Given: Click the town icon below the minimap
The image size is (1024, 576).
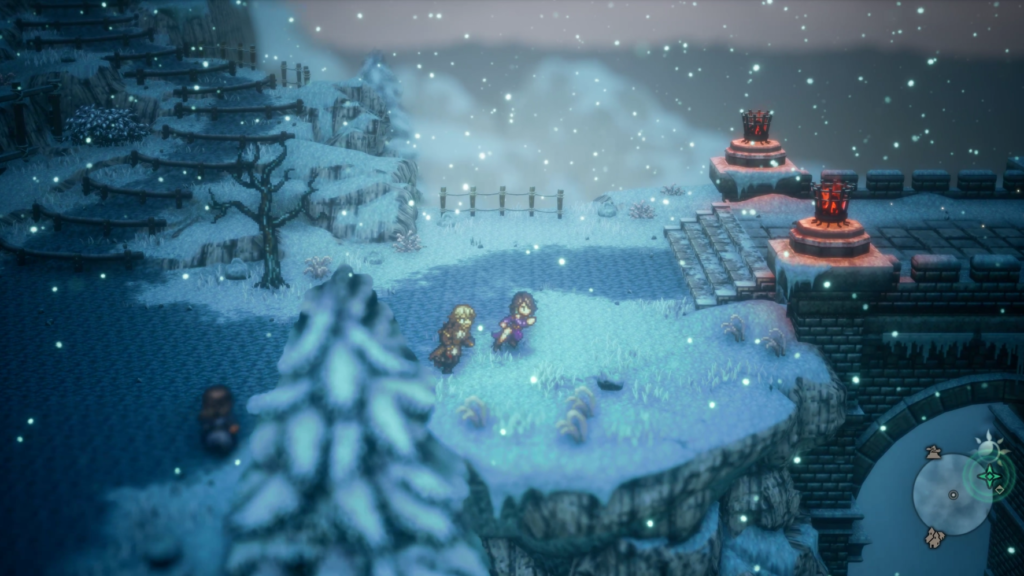Looking at the screenshot, I should [x=934, y=538].
